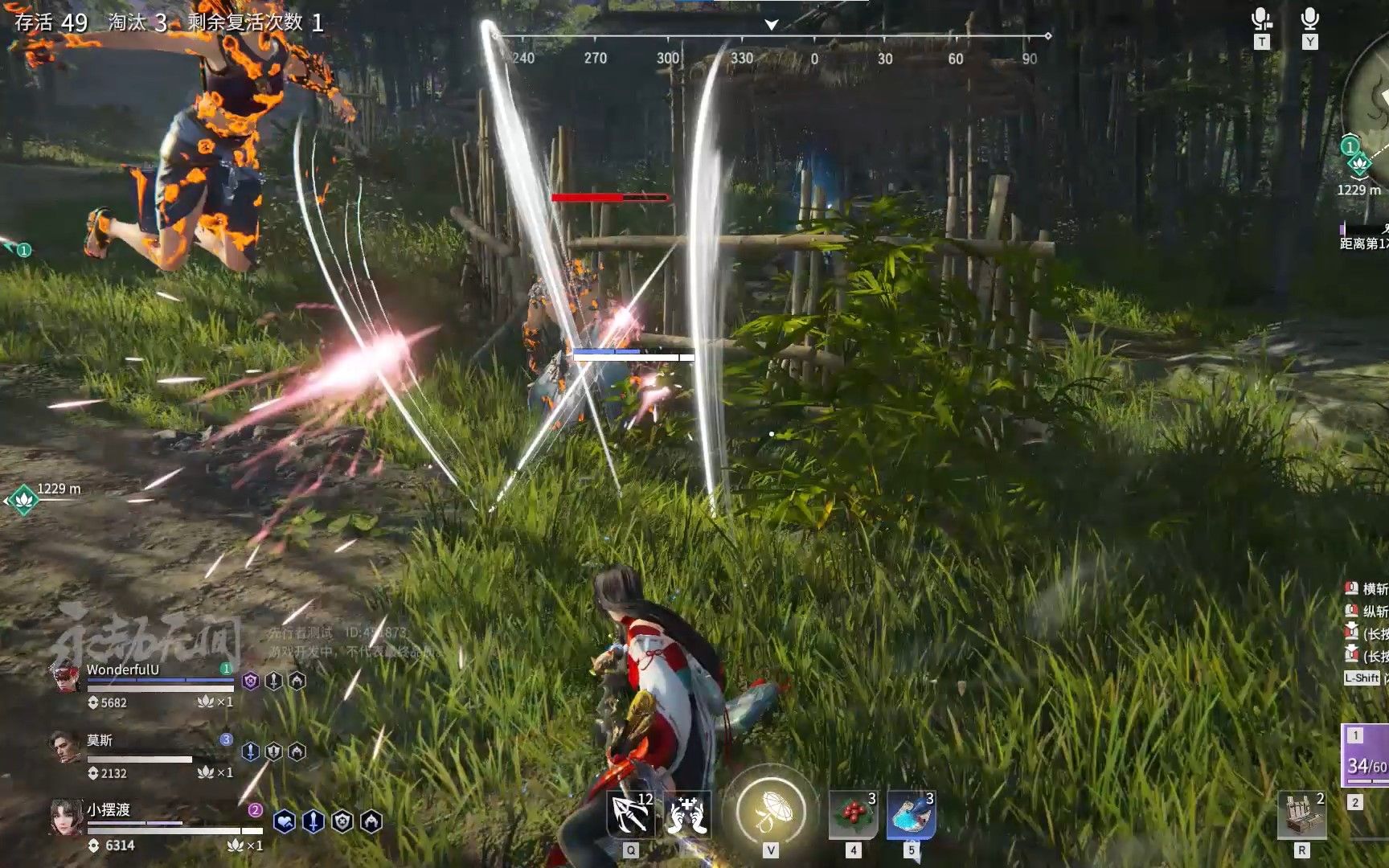Select the grappling hook slot
Screen dimensions: 1389x868
pyautogui.click(x=631, y=815)
